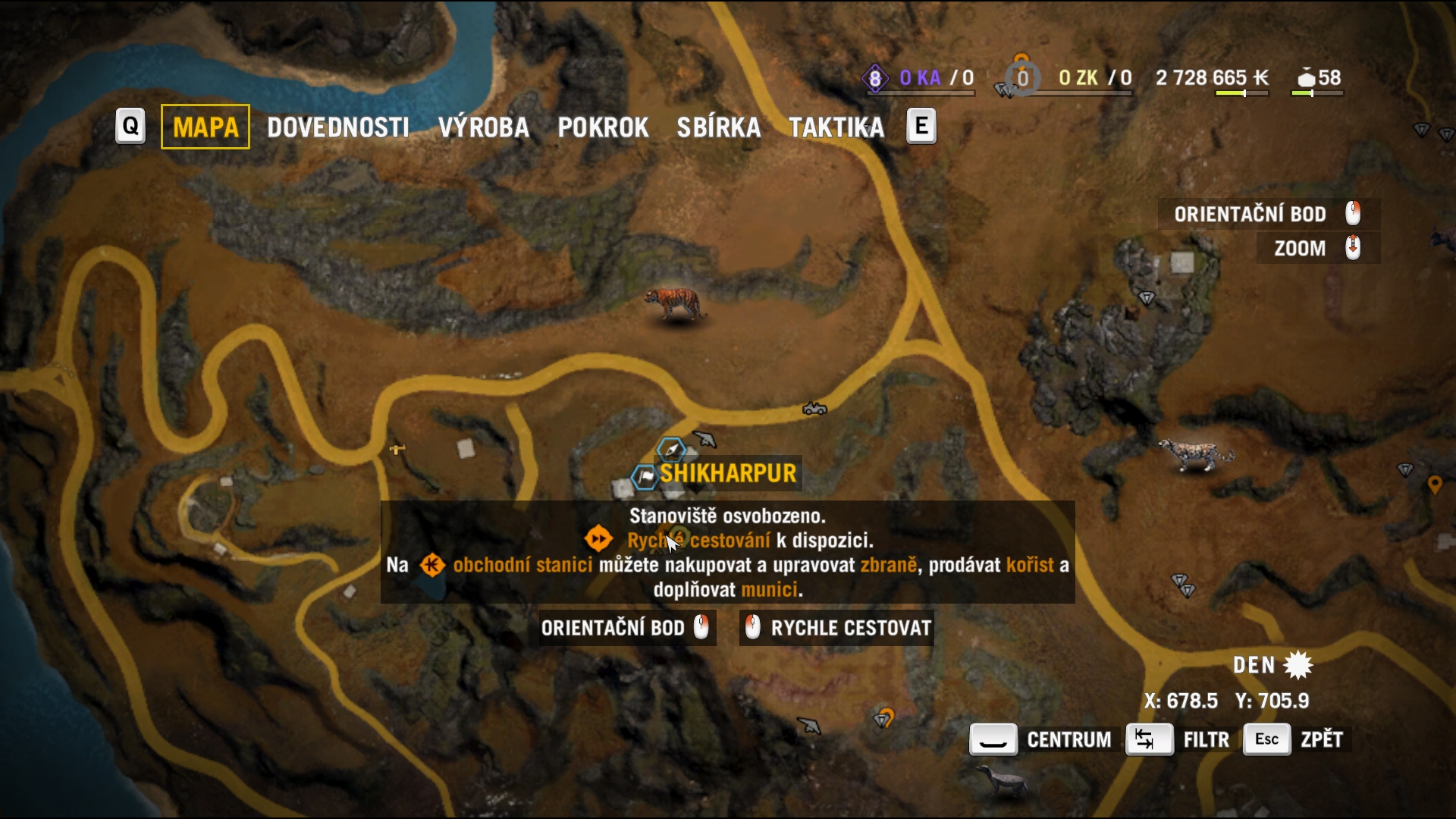Click the vehicle icon on the road

click(814, 409)
